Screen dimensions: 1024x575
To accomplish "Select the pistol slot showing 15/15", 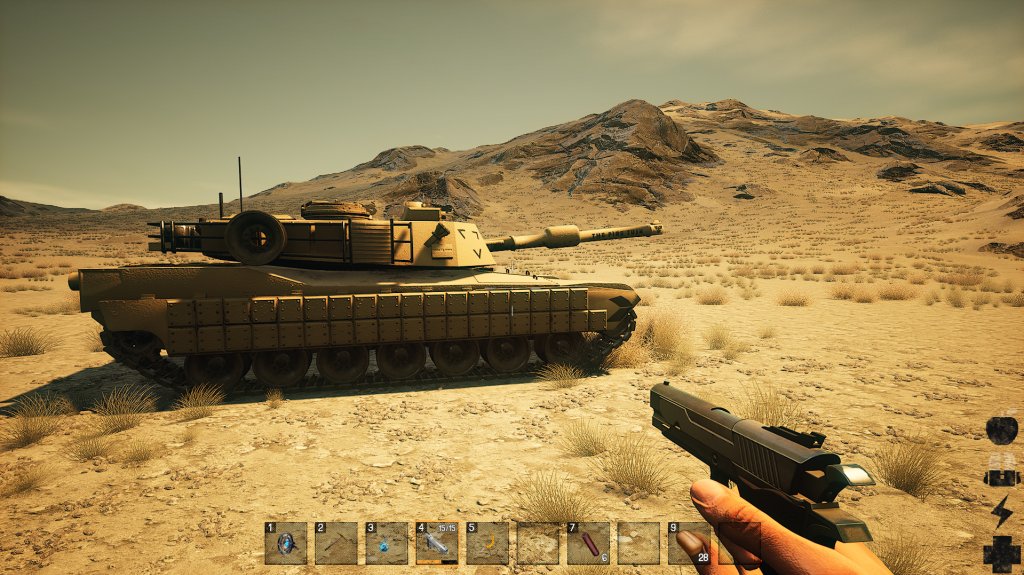I will click(x=437, y=543).
